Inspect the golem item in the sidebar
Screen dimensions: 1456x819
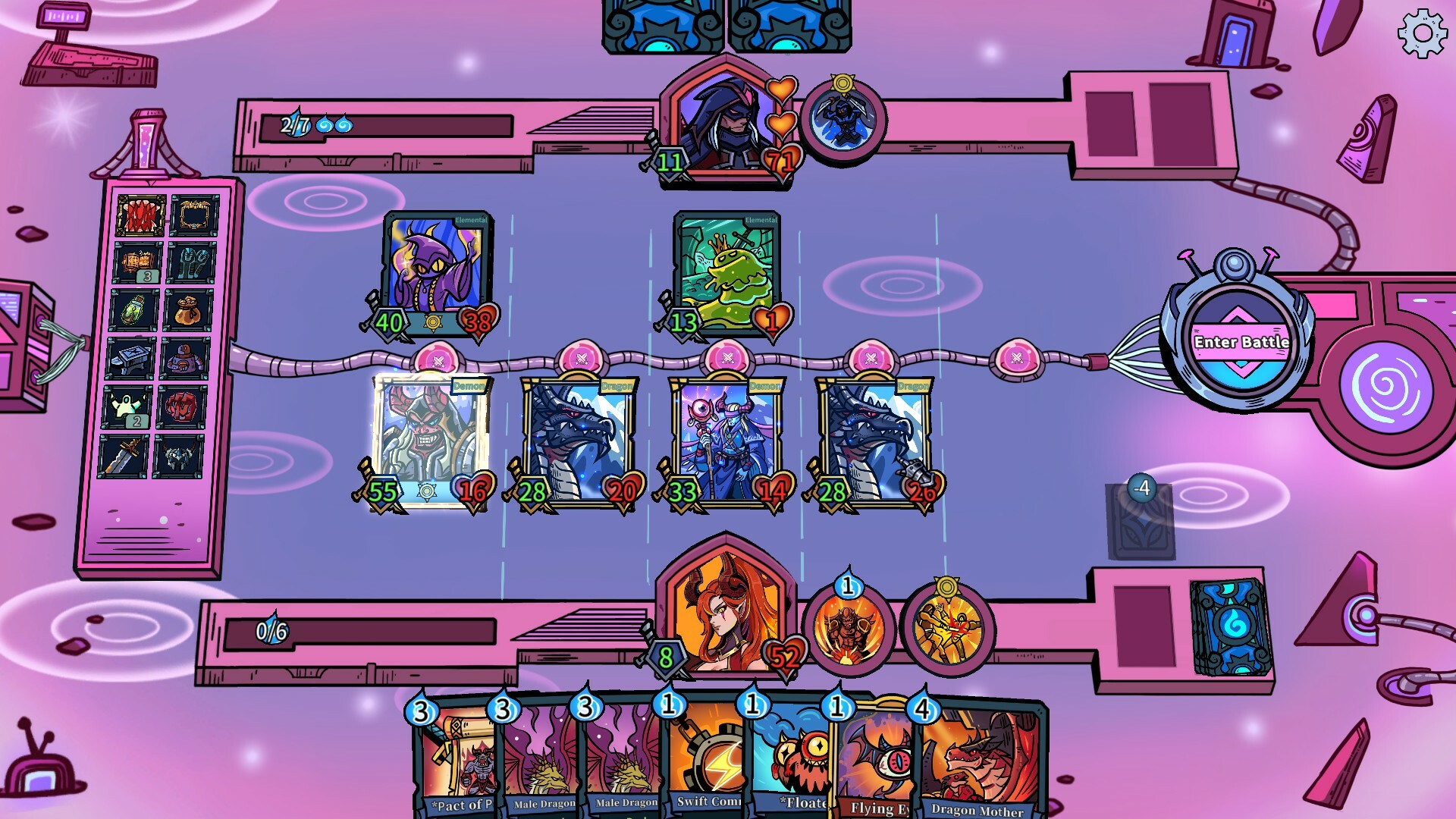click(x=186, y=359)
